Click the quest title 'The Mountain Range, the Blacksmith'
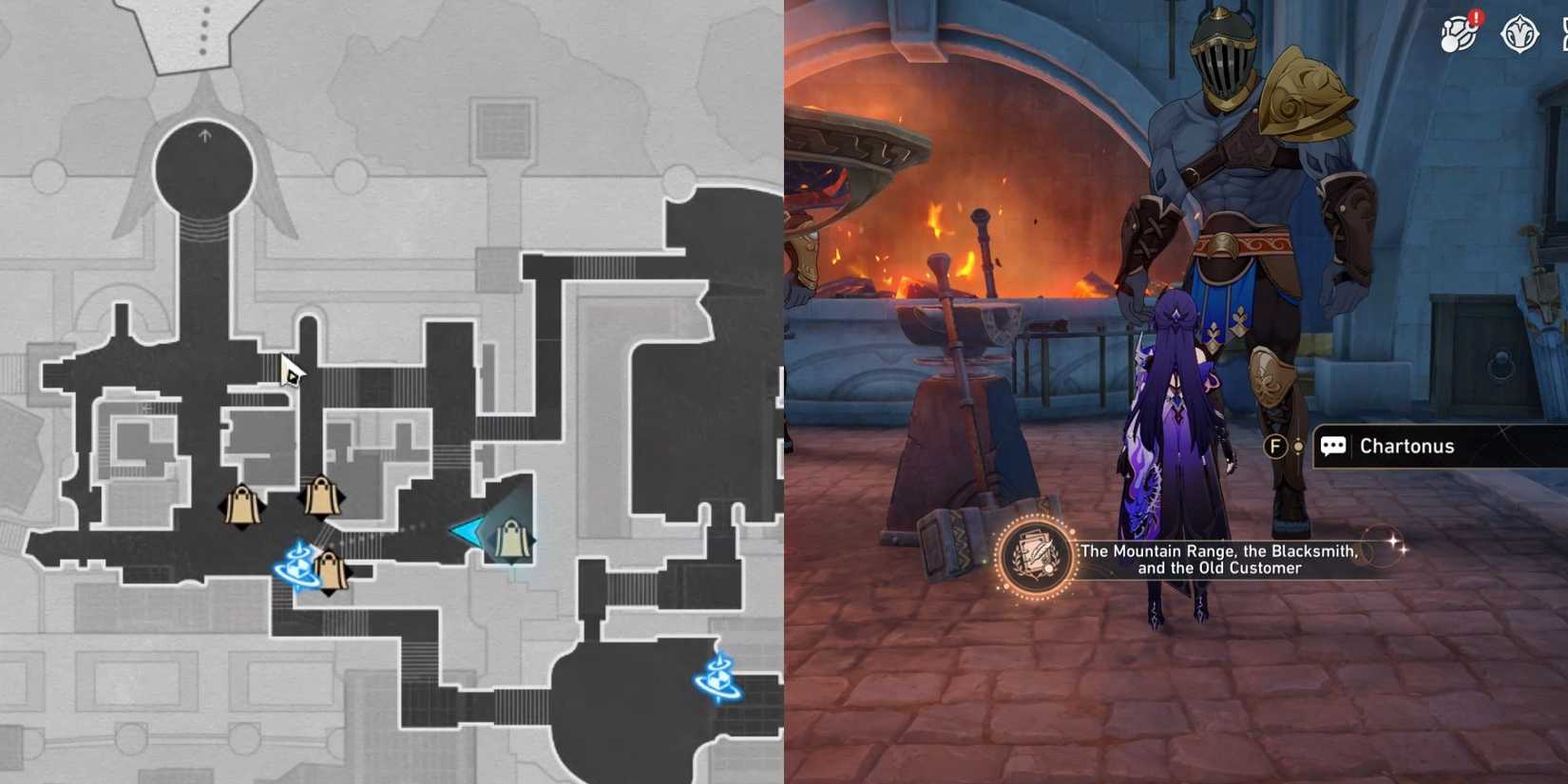This screenshot has height=784, width=1568. pos(1217,553)
